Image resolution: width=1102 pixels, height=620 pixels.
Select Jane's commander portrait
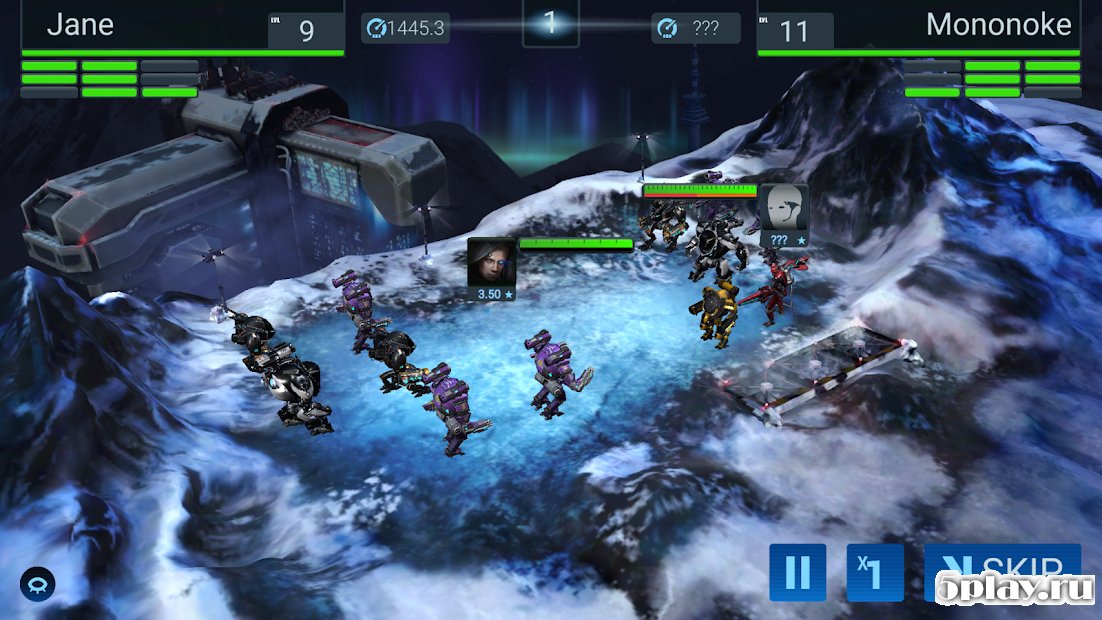point(492,262)
